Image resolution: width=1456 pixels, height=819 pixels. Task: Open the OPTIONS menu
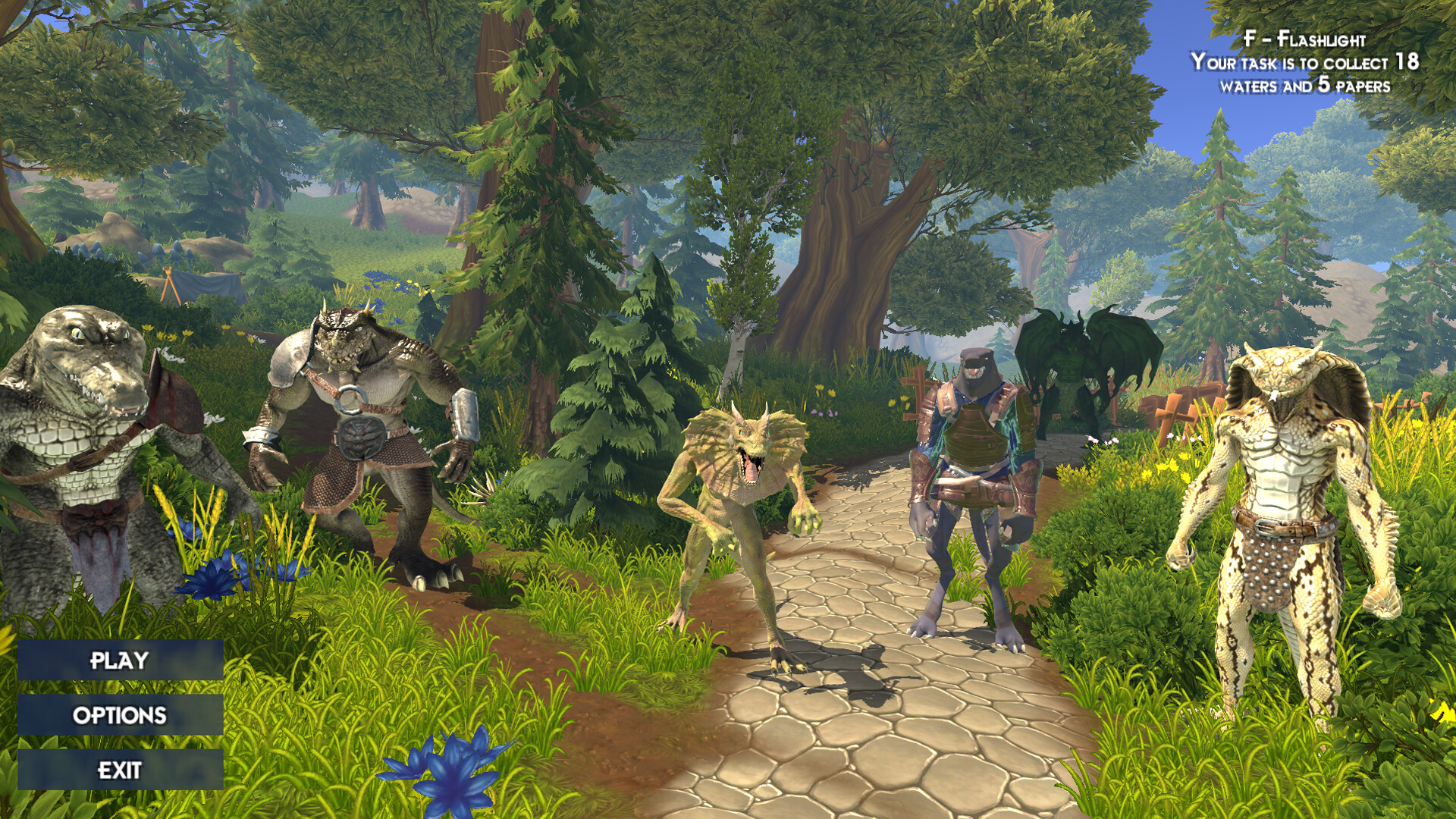119,716
